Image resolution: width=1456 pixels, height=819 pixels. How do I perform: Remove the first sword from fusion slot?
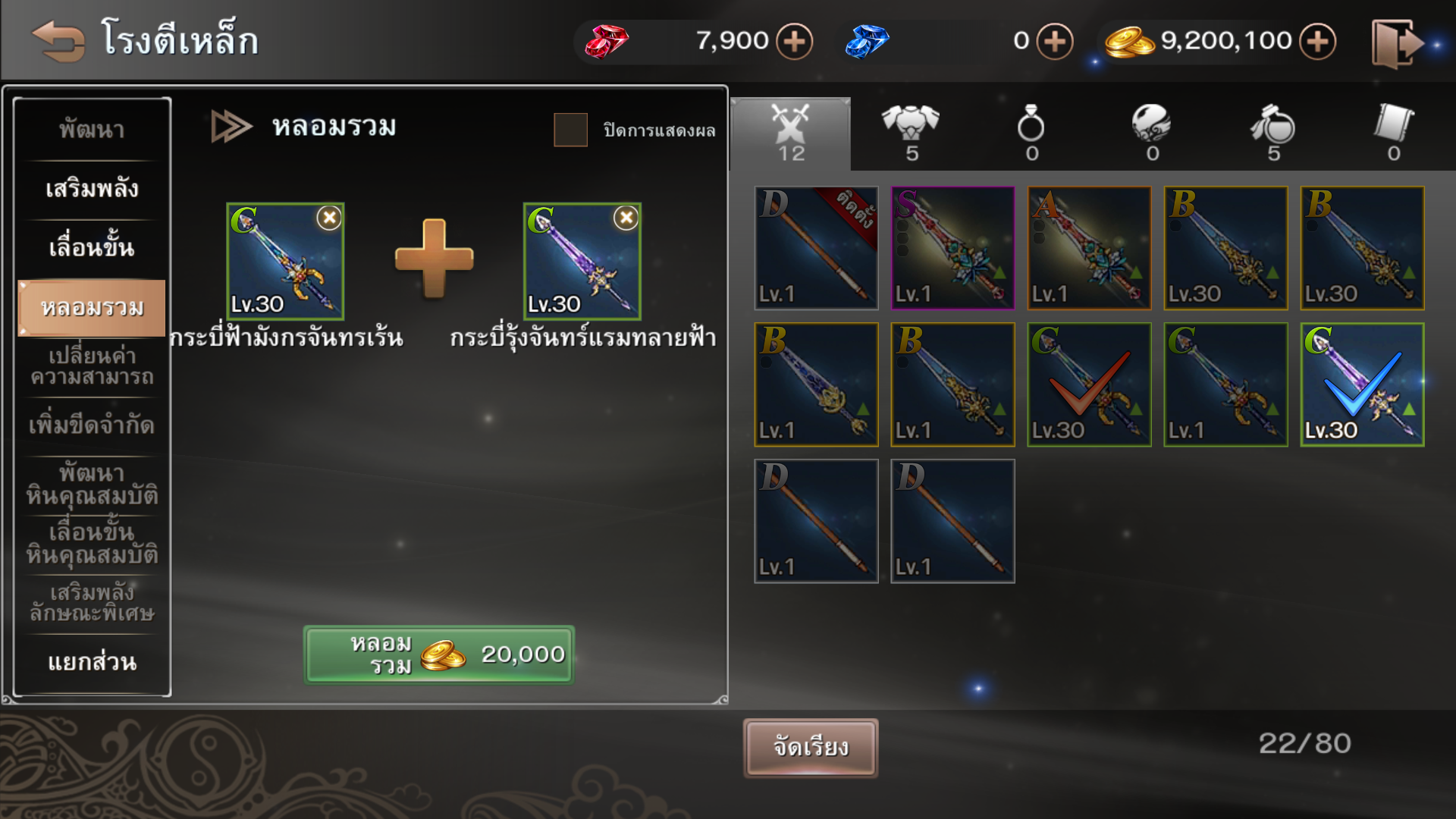click(x=329, y=218)
